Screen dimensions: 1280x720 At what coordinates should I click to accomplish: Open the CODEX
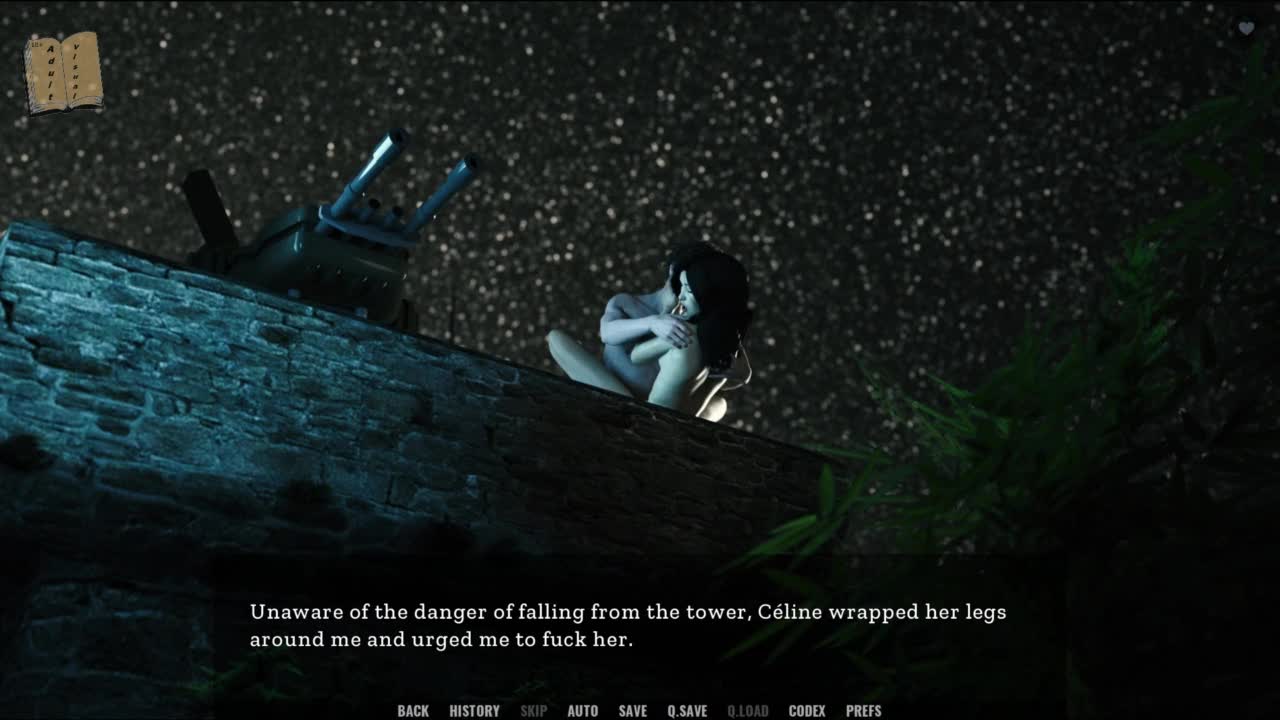(807, 711)
